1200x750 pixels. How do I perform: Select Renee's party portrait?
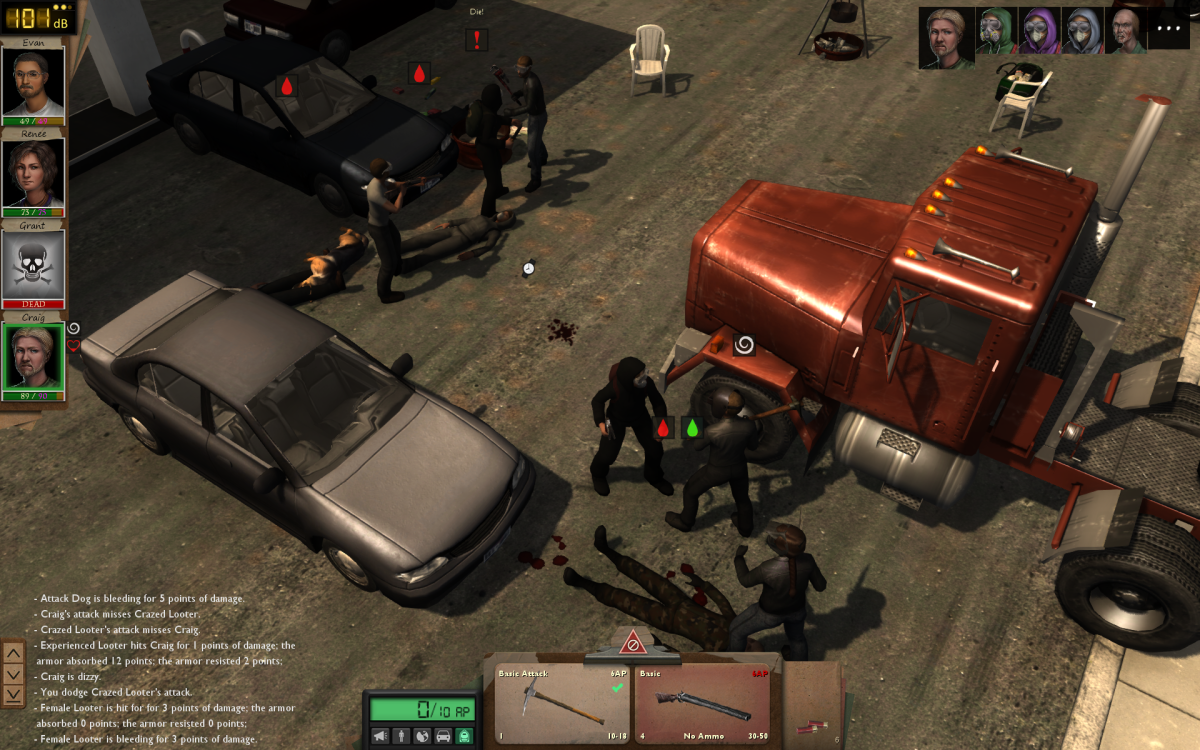coord(33,174)
